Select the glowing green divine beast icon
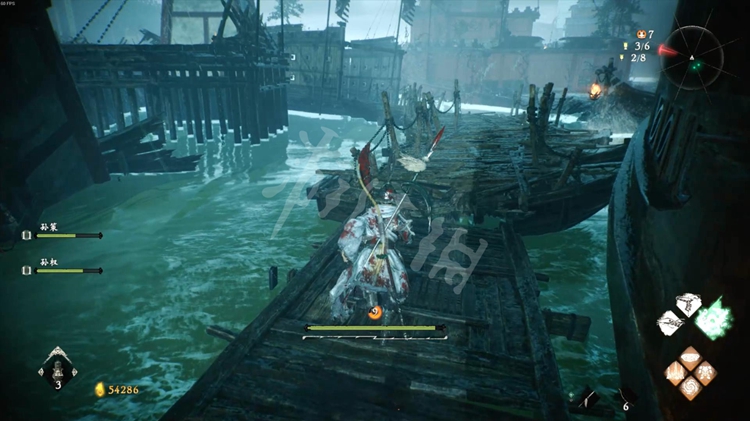 [x=714, y=319]
